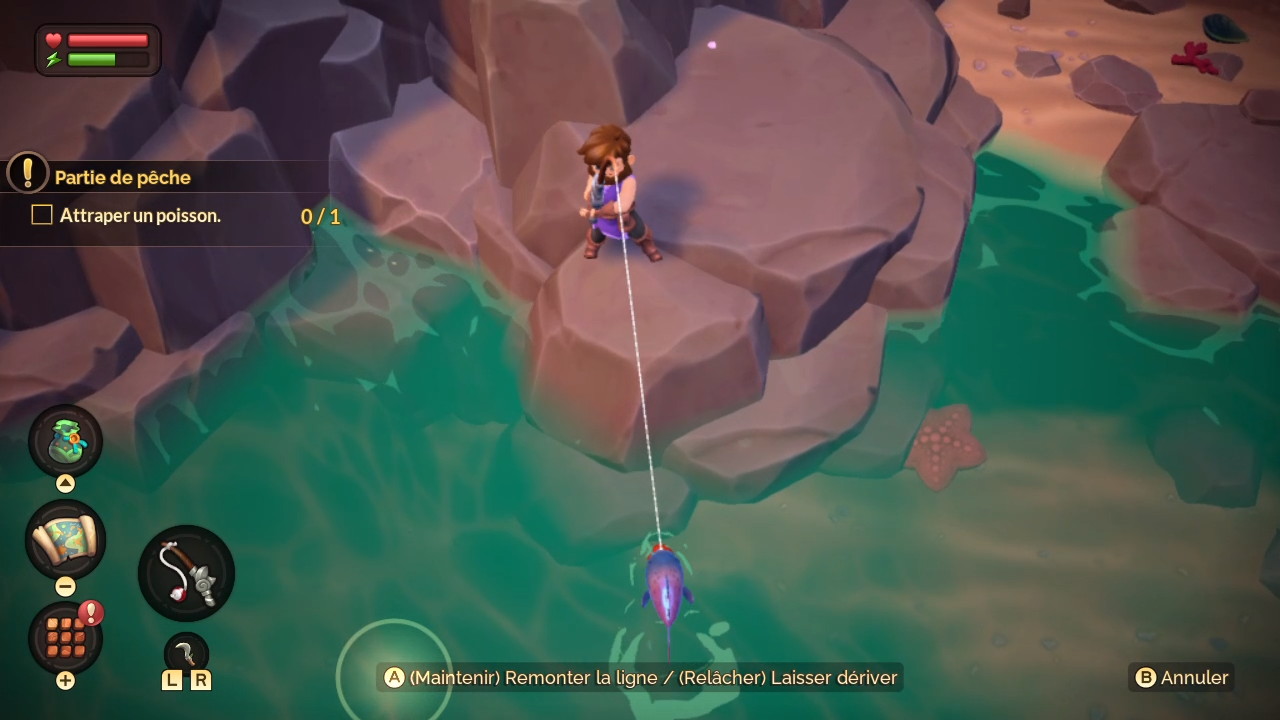
Task: Select the equipped fishing rod tool
Action: click(x=186, y=574)
